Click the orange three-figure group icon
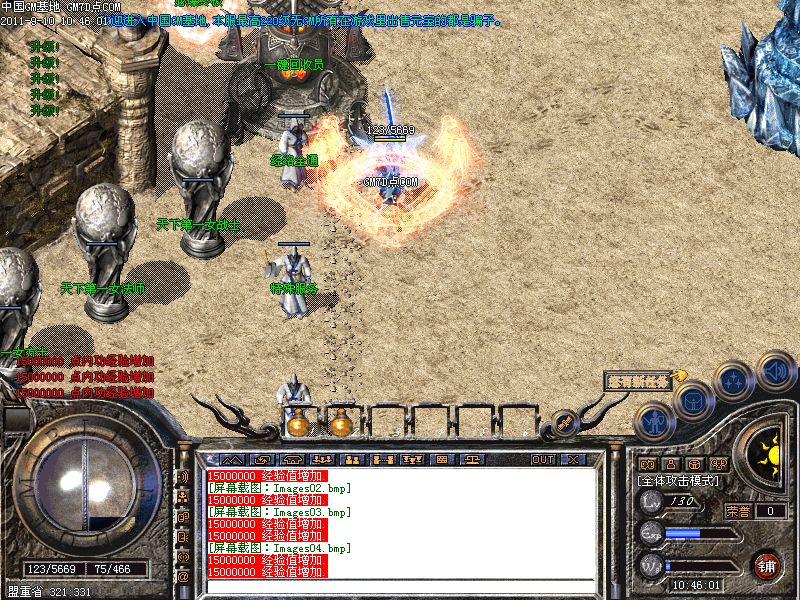The image size is (800, 600). 718,464
